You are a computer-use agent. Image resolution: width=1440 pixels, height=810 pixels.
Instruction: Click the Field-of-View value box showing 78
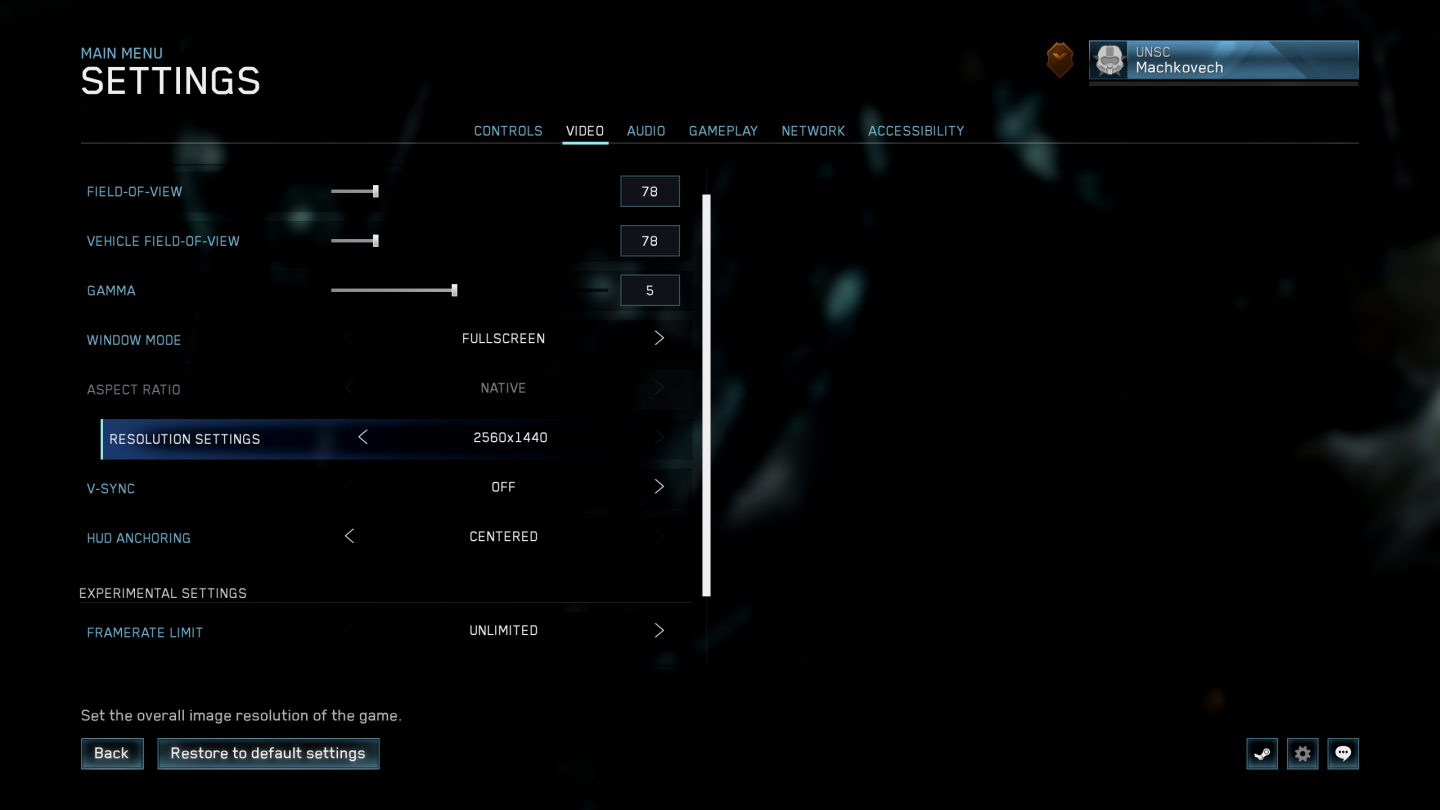pyautogui.click(x=649, y=191)
